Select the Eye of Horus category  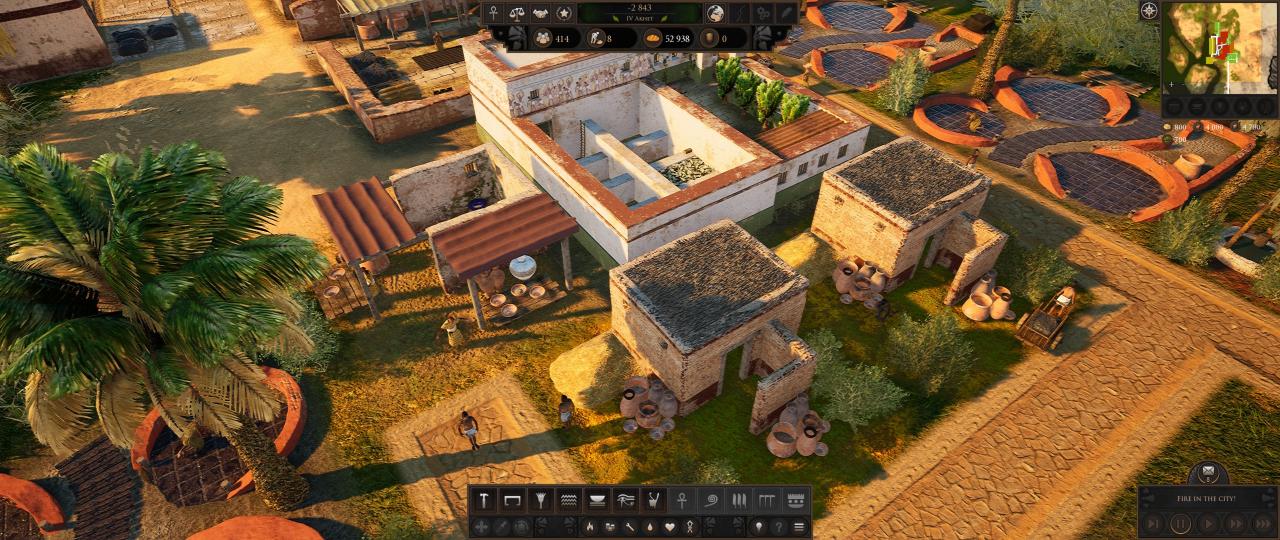(x=625, y=499)
